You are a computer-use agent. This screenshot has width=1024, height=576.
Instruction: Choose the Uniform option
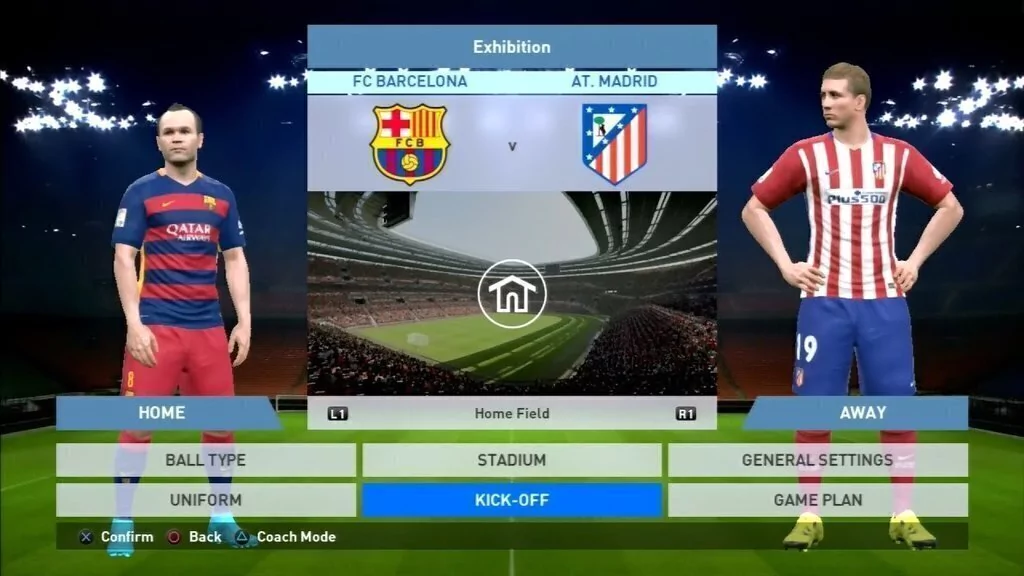click(x=205, y=499)
